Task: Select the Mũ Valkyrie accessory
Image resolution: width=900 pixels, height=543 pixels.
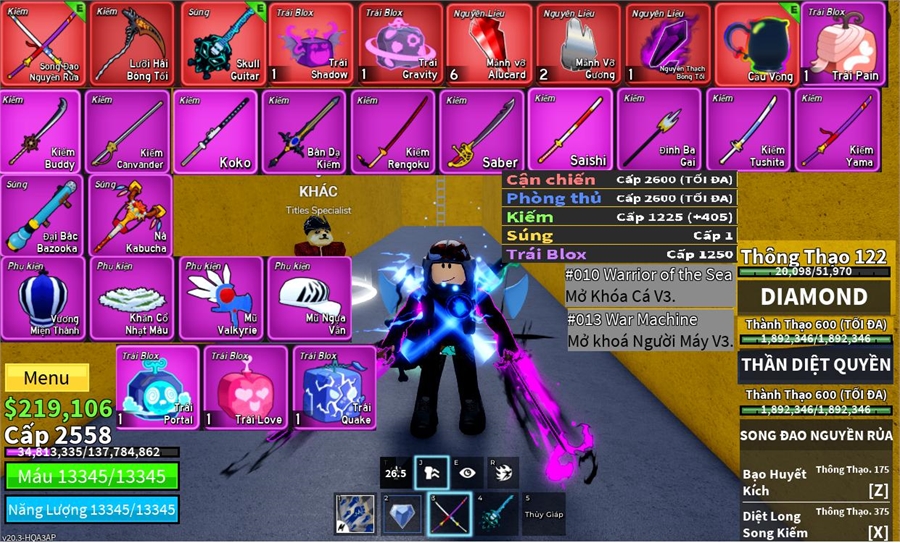Action: pyautogui.click(x=222, y=298)
